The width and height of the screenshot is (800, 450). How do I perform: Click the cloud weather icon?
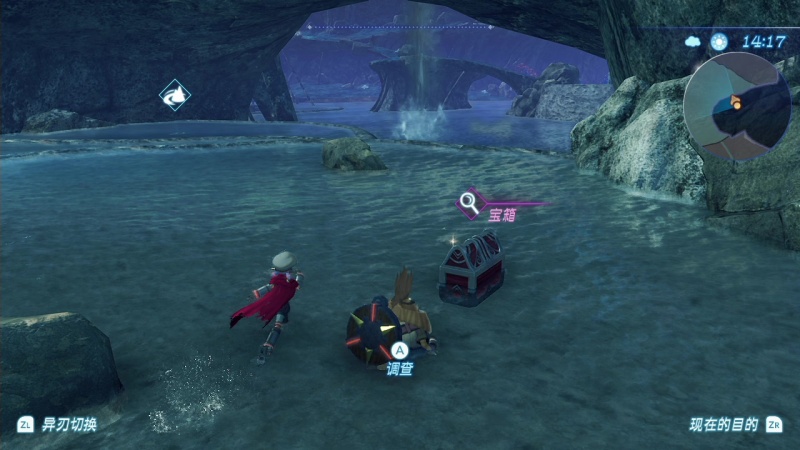tap(693, 42)
